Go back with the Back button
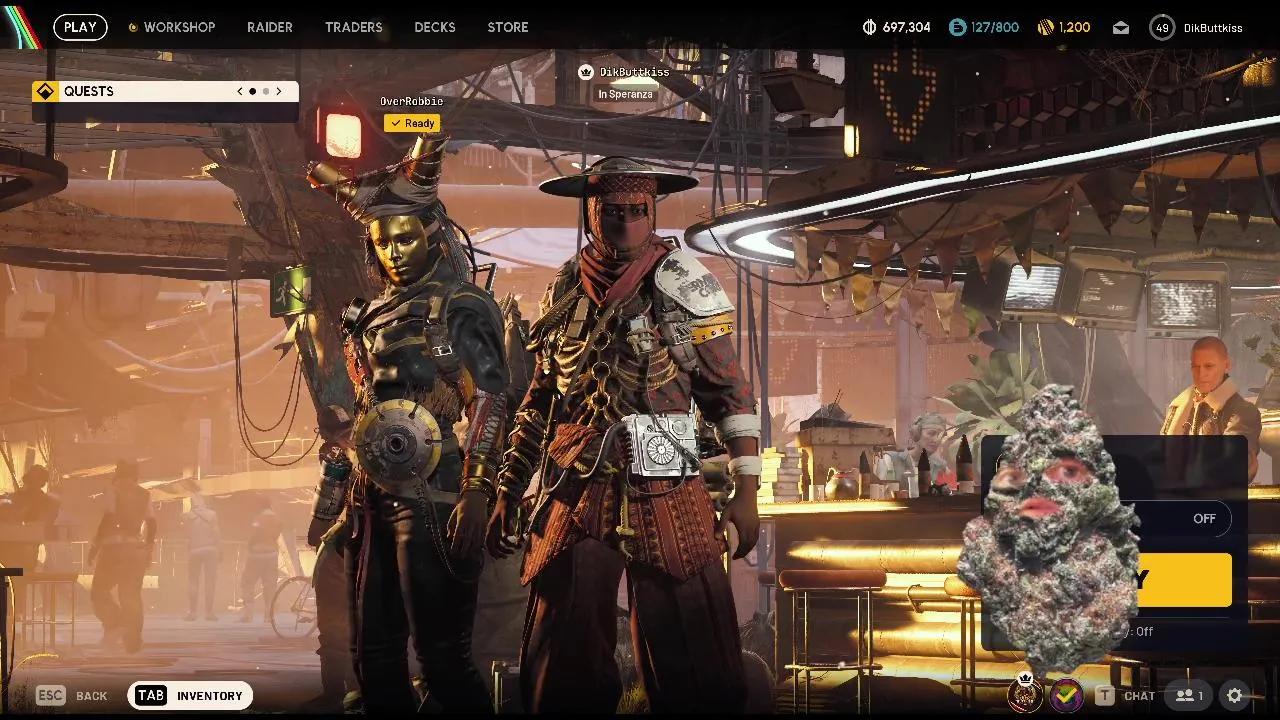The height and width of the screenshot is (720, 1280). (x=72, y=695)
